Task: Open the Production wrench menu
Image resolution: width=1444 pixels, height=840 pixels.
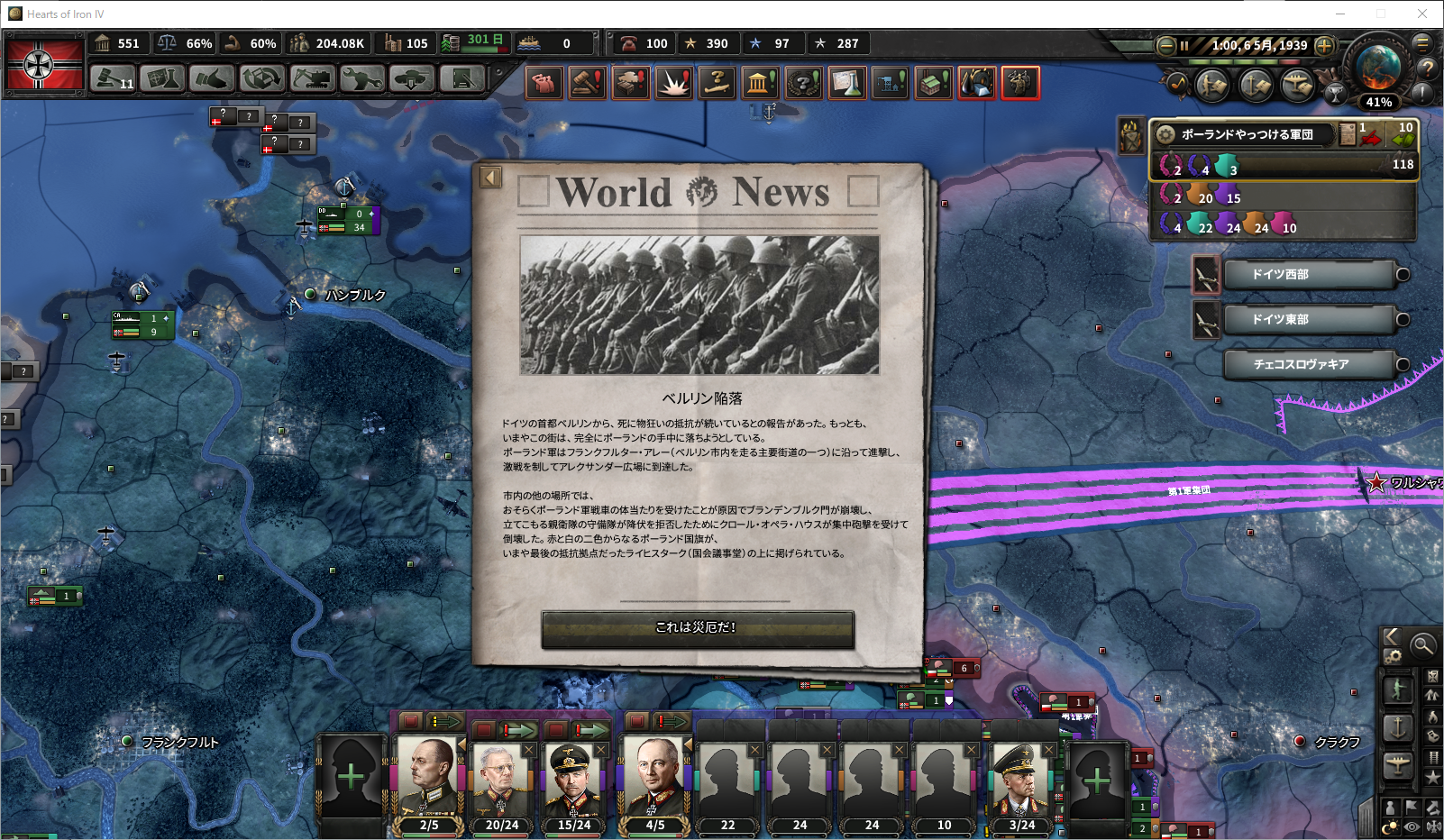Action: pyautogui.click(x=361, y=79)
